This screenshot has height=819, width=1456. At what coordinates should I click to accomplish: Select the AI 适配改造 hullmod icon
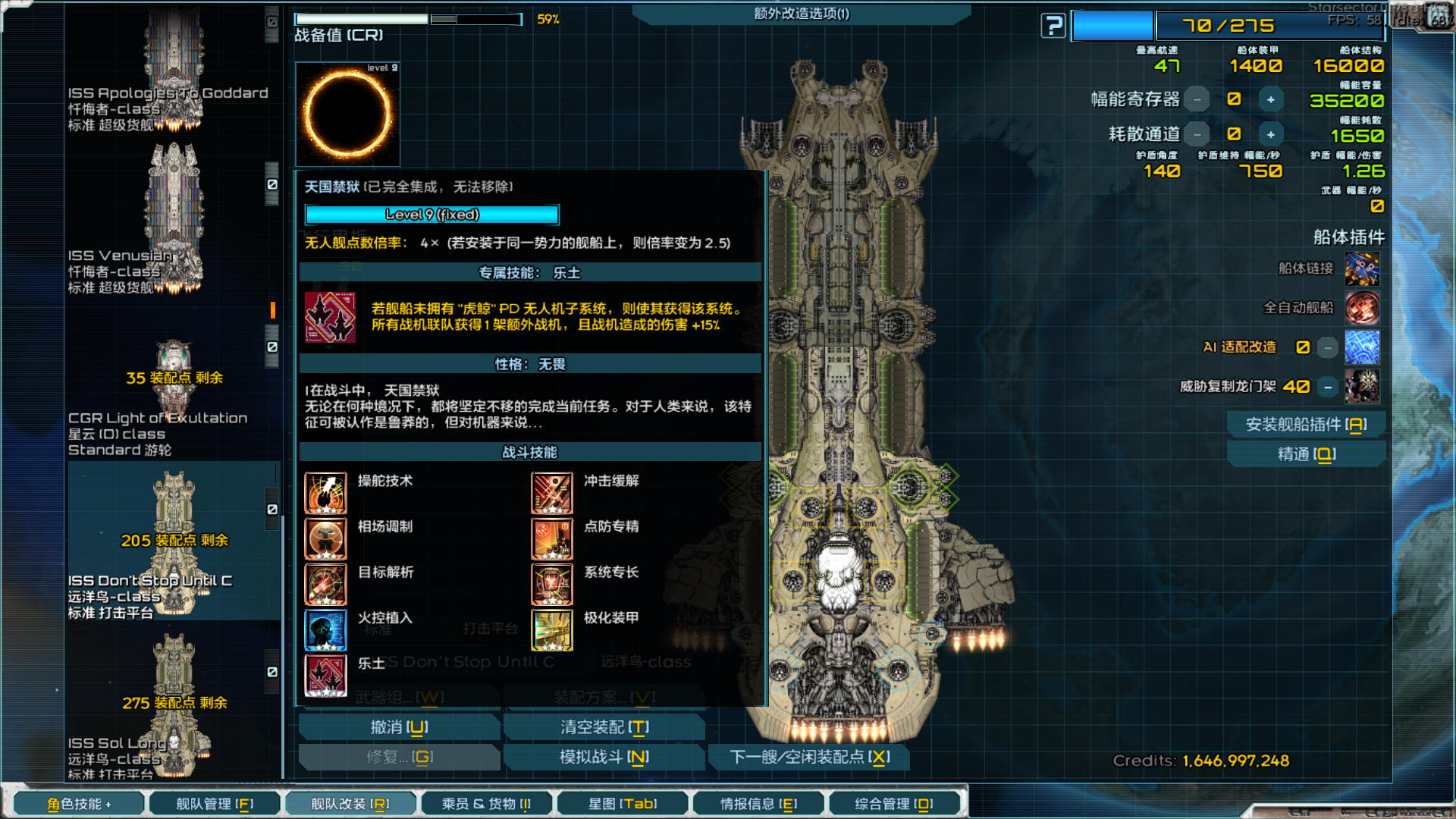click(1361, 347)
